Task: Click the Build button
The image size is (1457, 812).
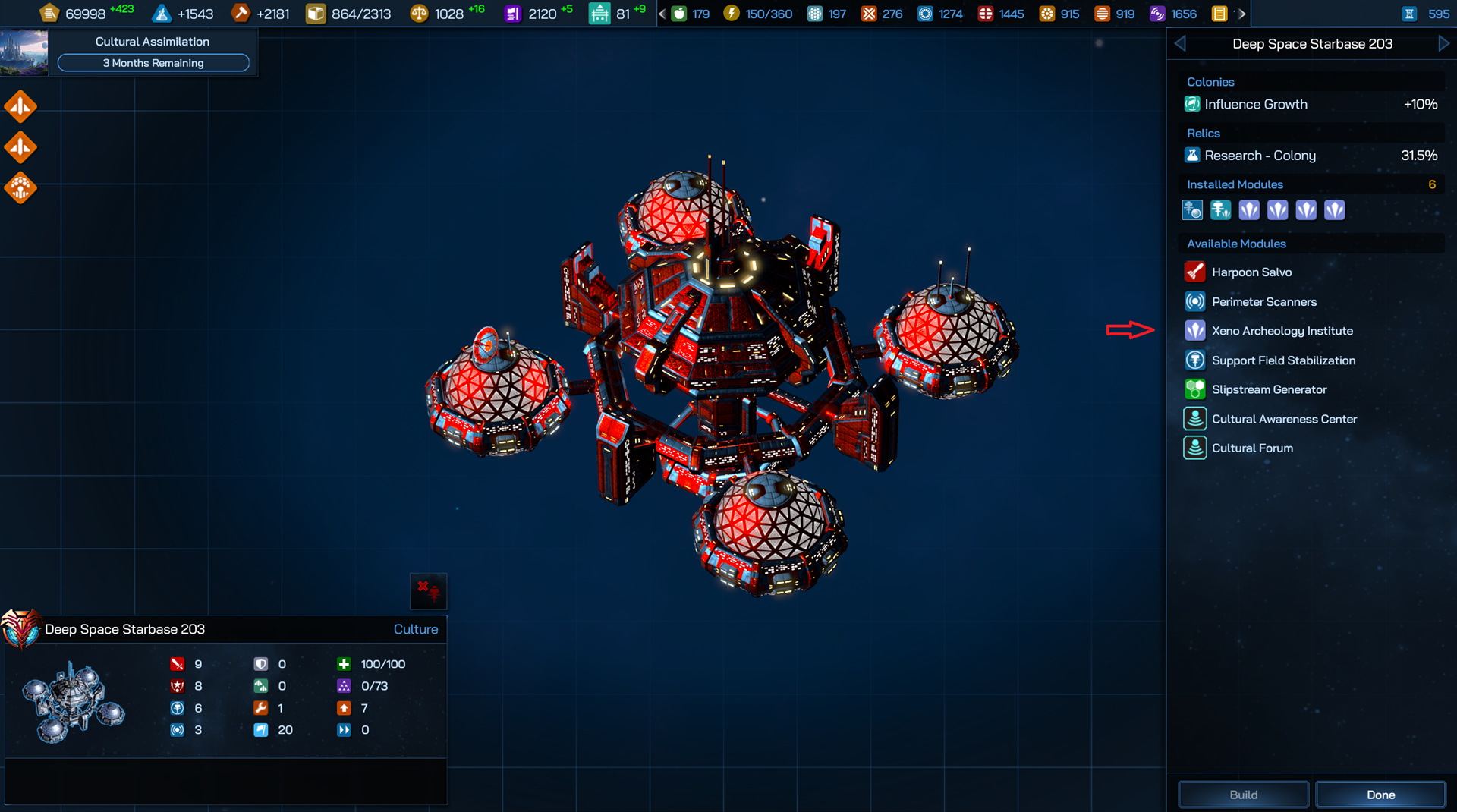Action: (1243, 795)
